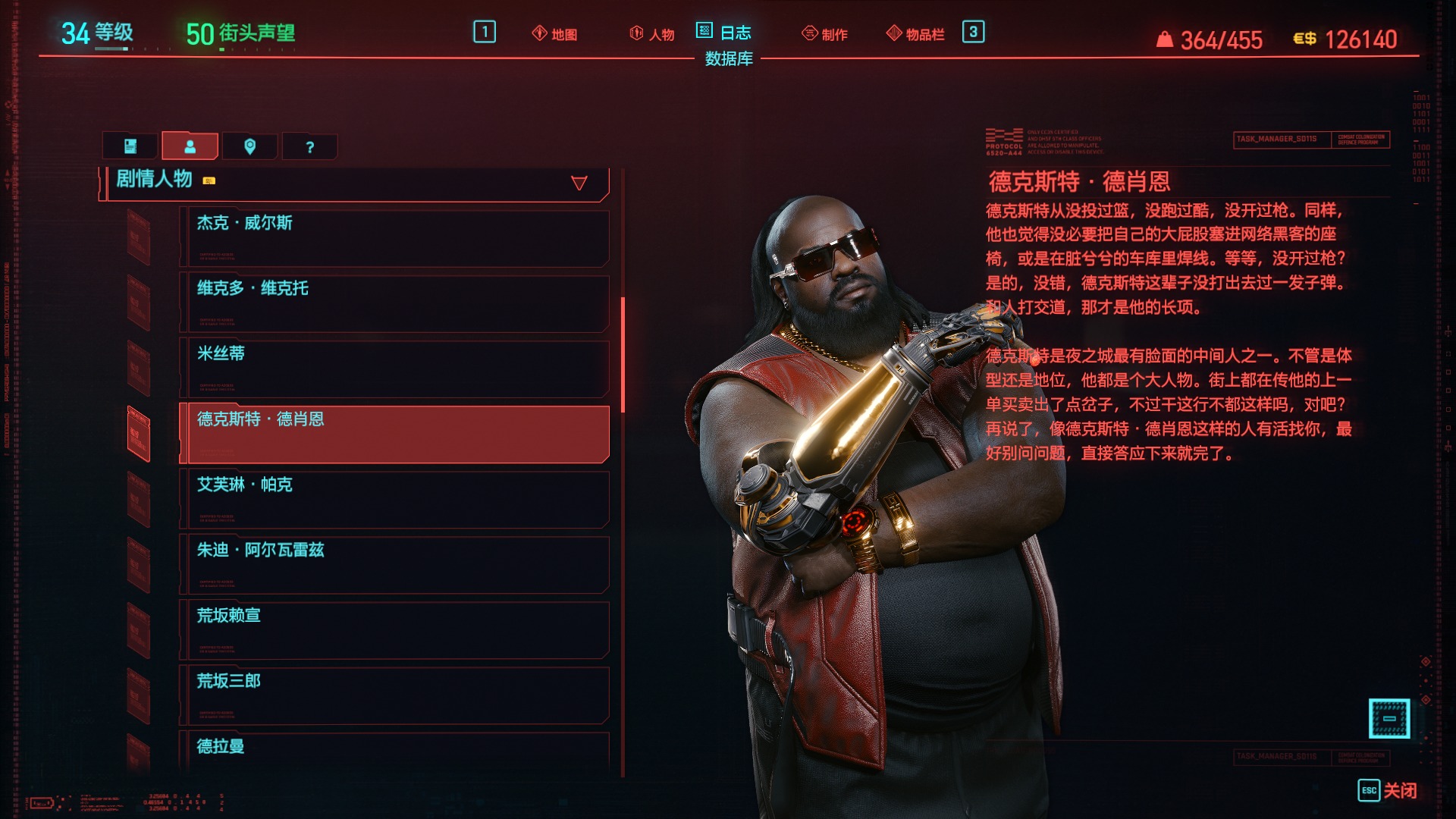This screenshot has width=1456, height=819.
Task: Open the 地图 map menu
Action: pos(555,34)
